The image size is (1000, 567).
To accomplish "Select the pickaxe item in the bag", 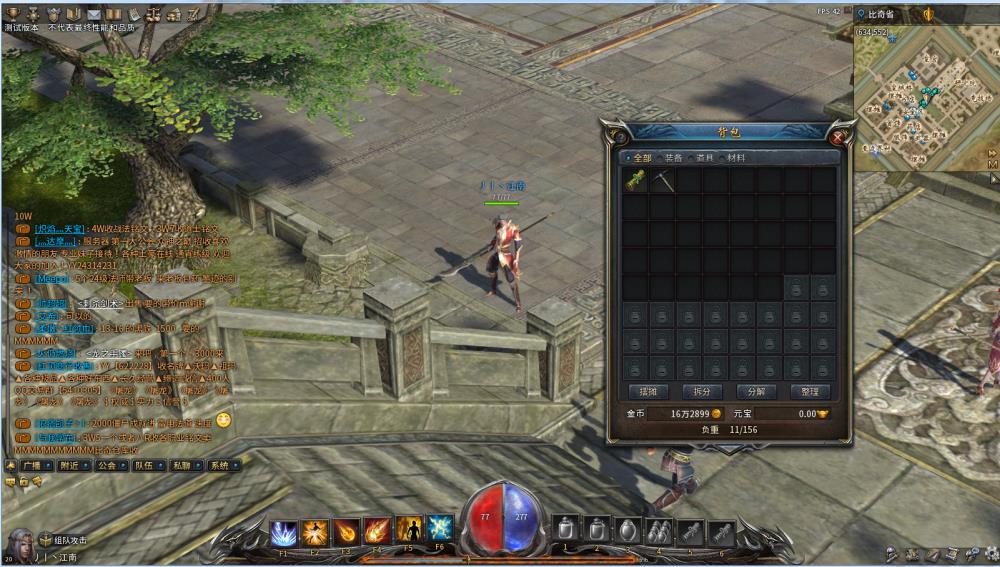I will [662, 181].
